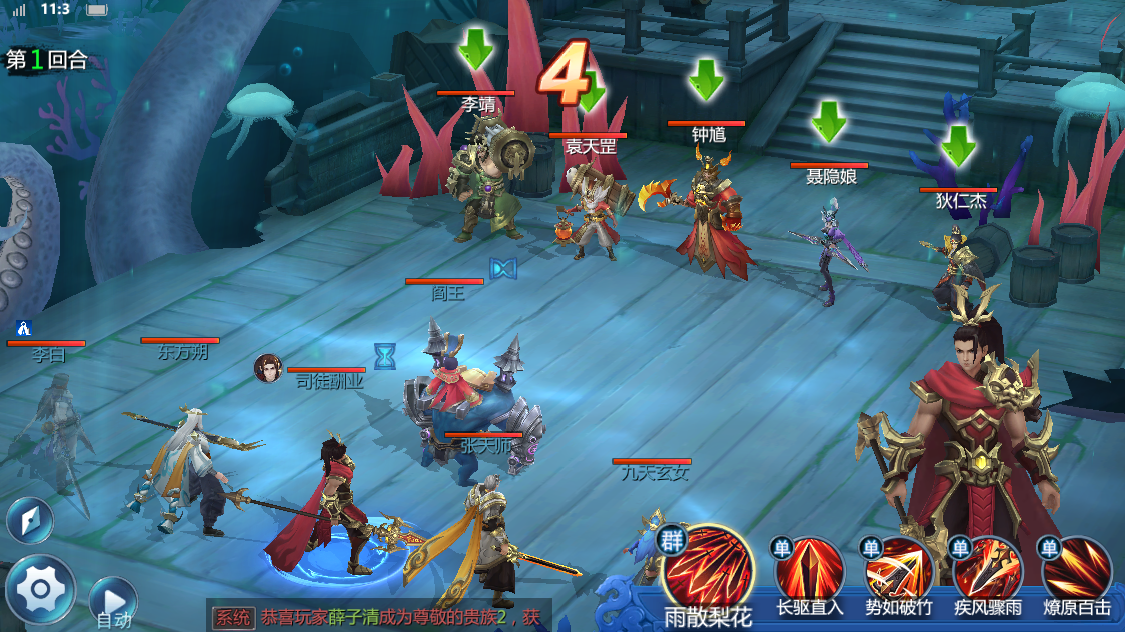This screenshot has height=632, width=1125.
Task: Click the compass icon button
Action: (30, 520)
